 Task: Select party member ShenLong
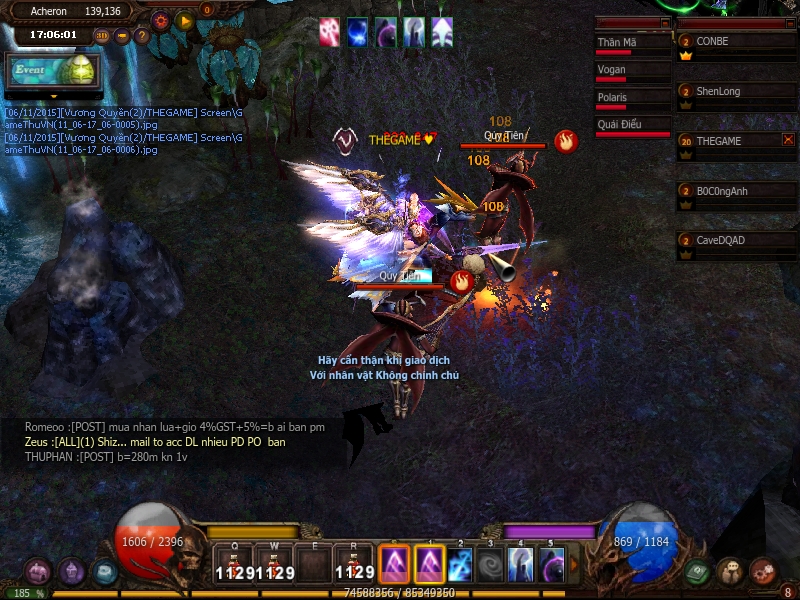(x=737, y=92)
